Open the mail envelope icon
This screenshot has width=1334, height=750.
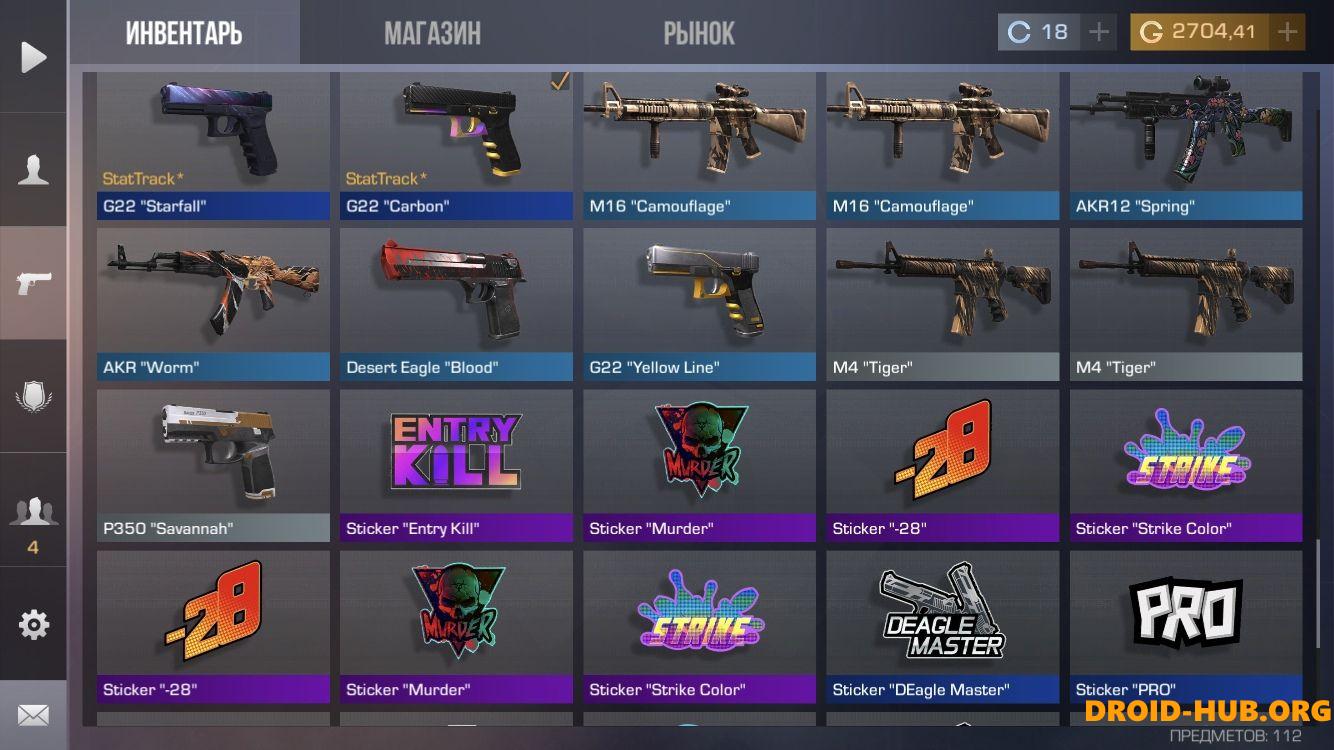point(34,715)
